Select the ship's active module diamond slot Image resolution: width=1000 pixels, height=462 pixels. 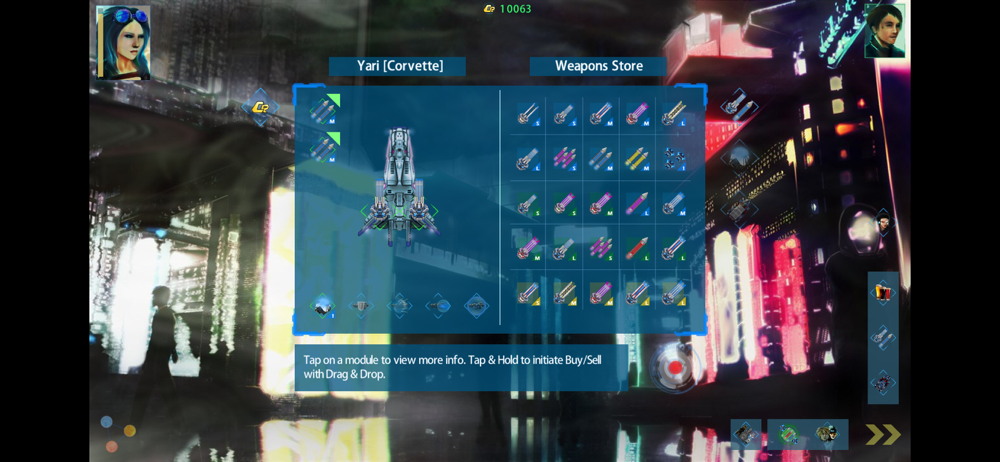click(323, 306)
